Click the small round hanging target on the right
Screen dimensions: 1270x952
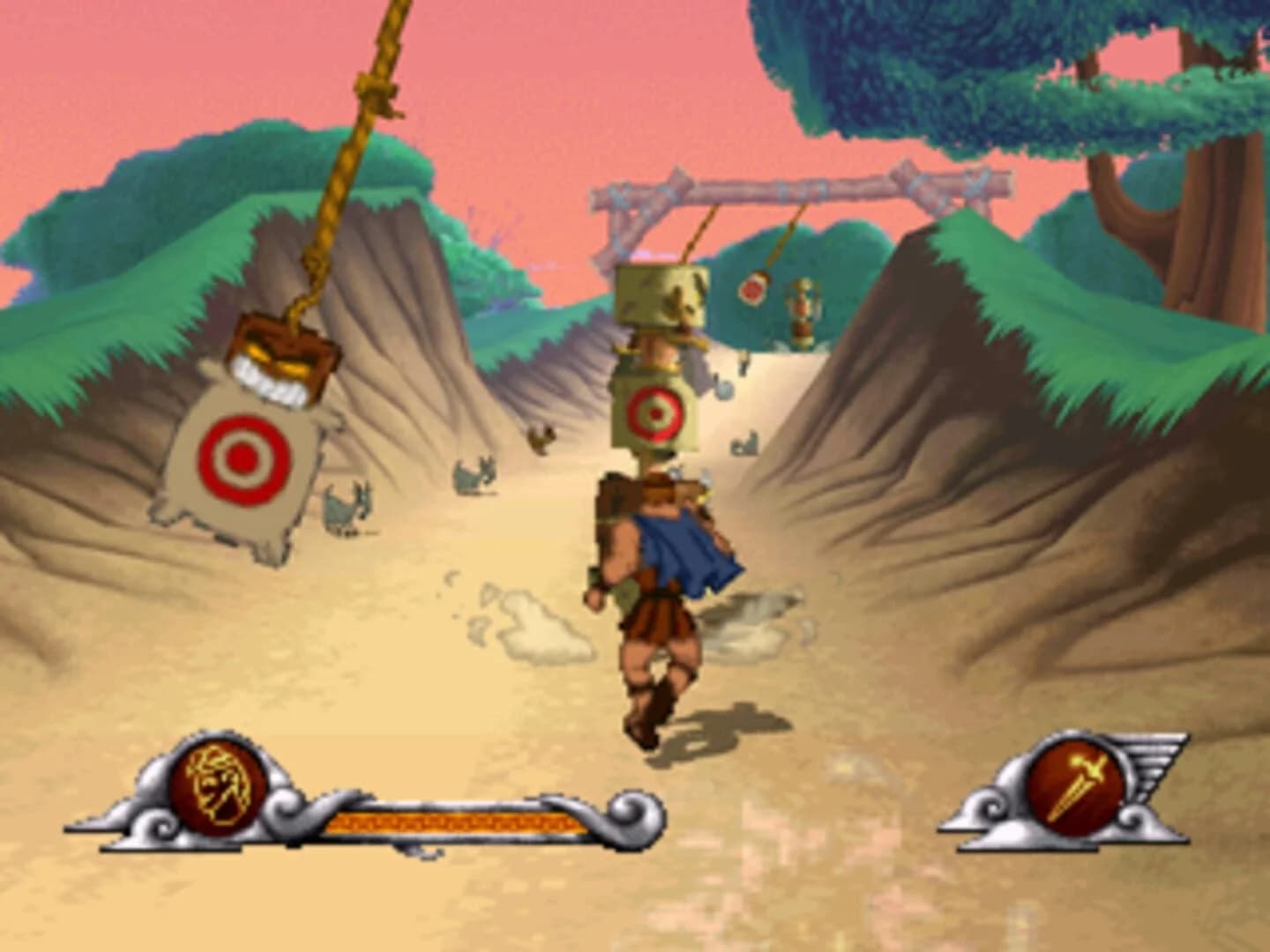754,286
